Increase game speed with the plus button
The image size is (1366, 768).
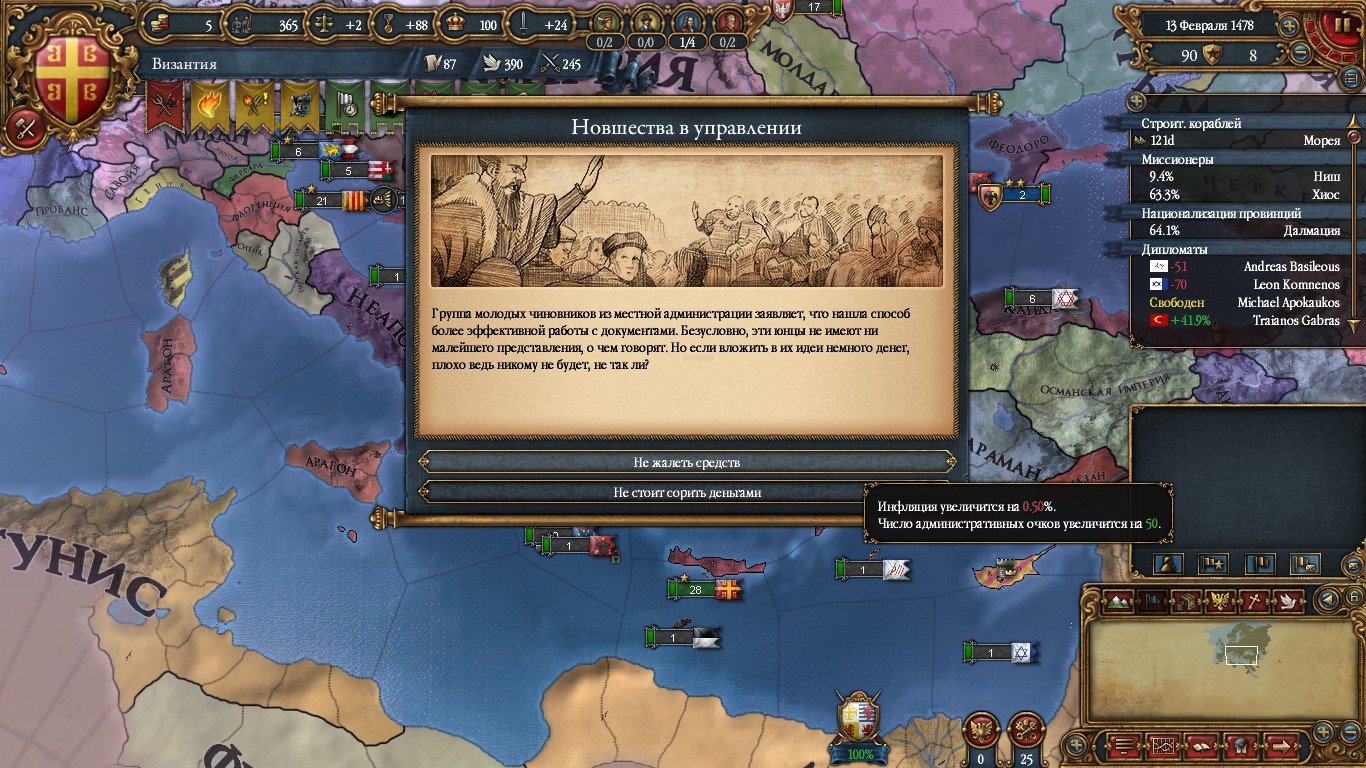pyautogui.click(x=1290, y=26)
